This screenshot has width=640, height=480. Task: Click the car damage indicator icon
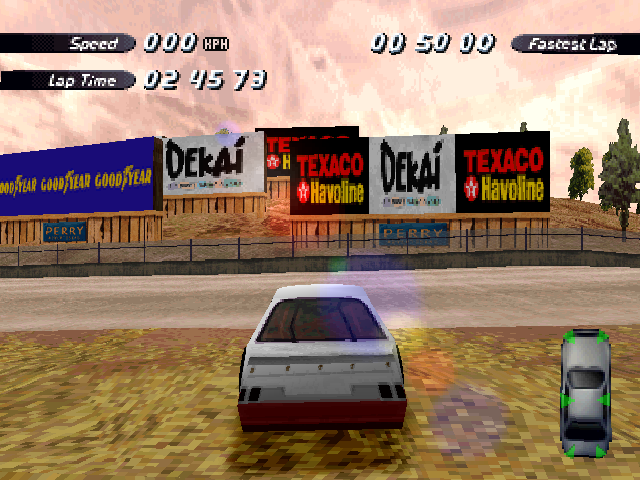point(586,393)
